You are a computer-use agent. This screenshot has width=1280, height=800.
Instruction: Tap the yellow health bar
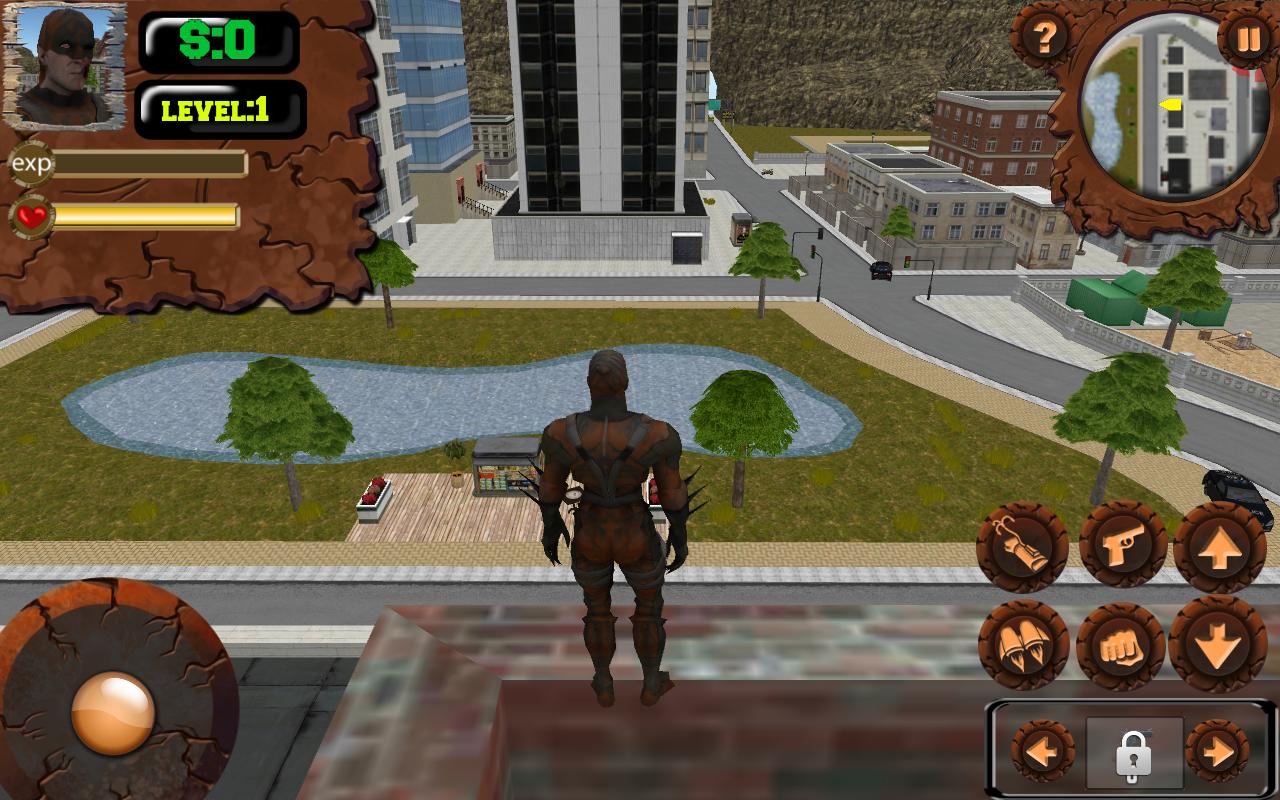[148, 213]
